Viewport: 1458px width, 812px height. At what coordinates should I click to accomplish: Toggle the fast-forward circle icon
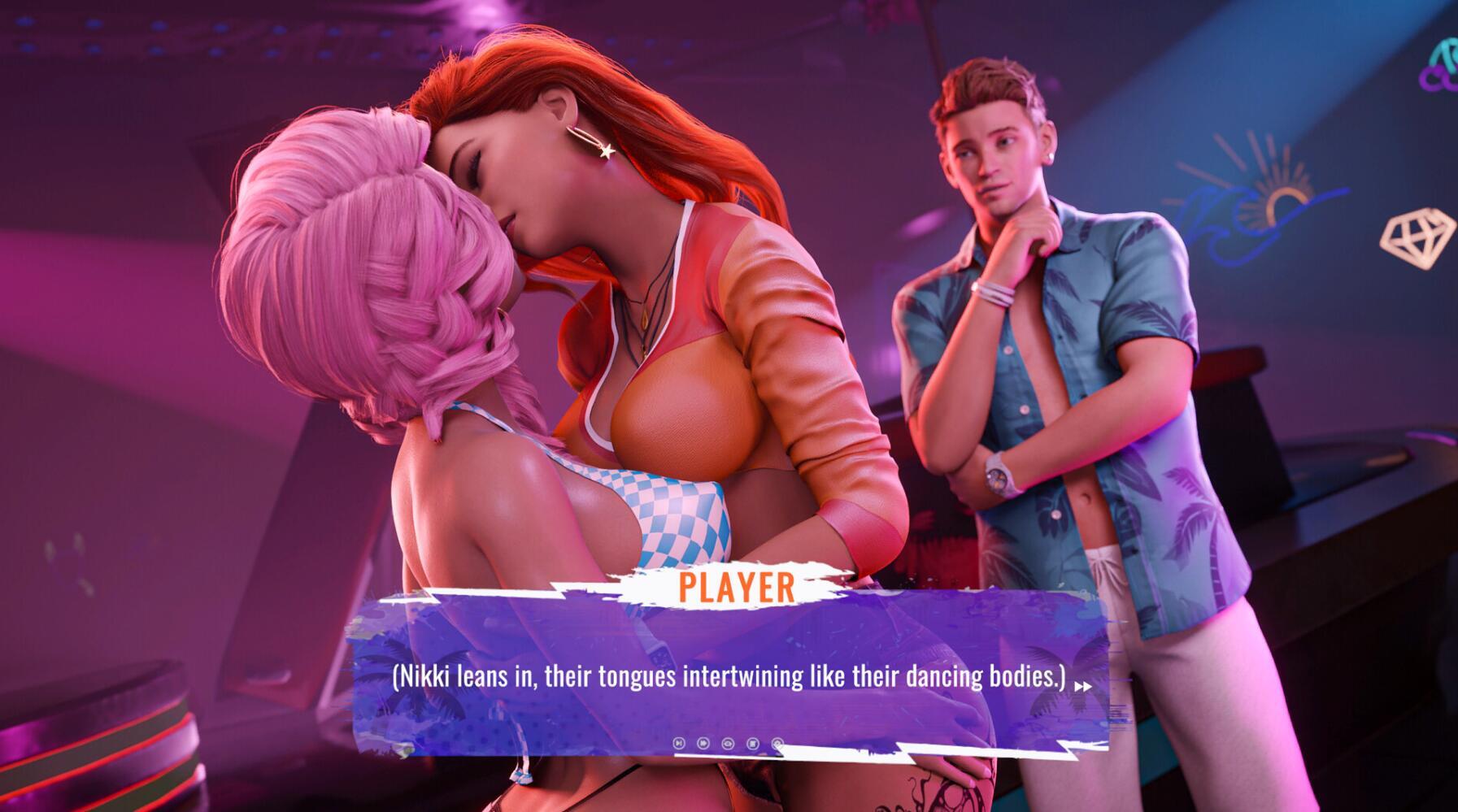click(x=703, y=743)
